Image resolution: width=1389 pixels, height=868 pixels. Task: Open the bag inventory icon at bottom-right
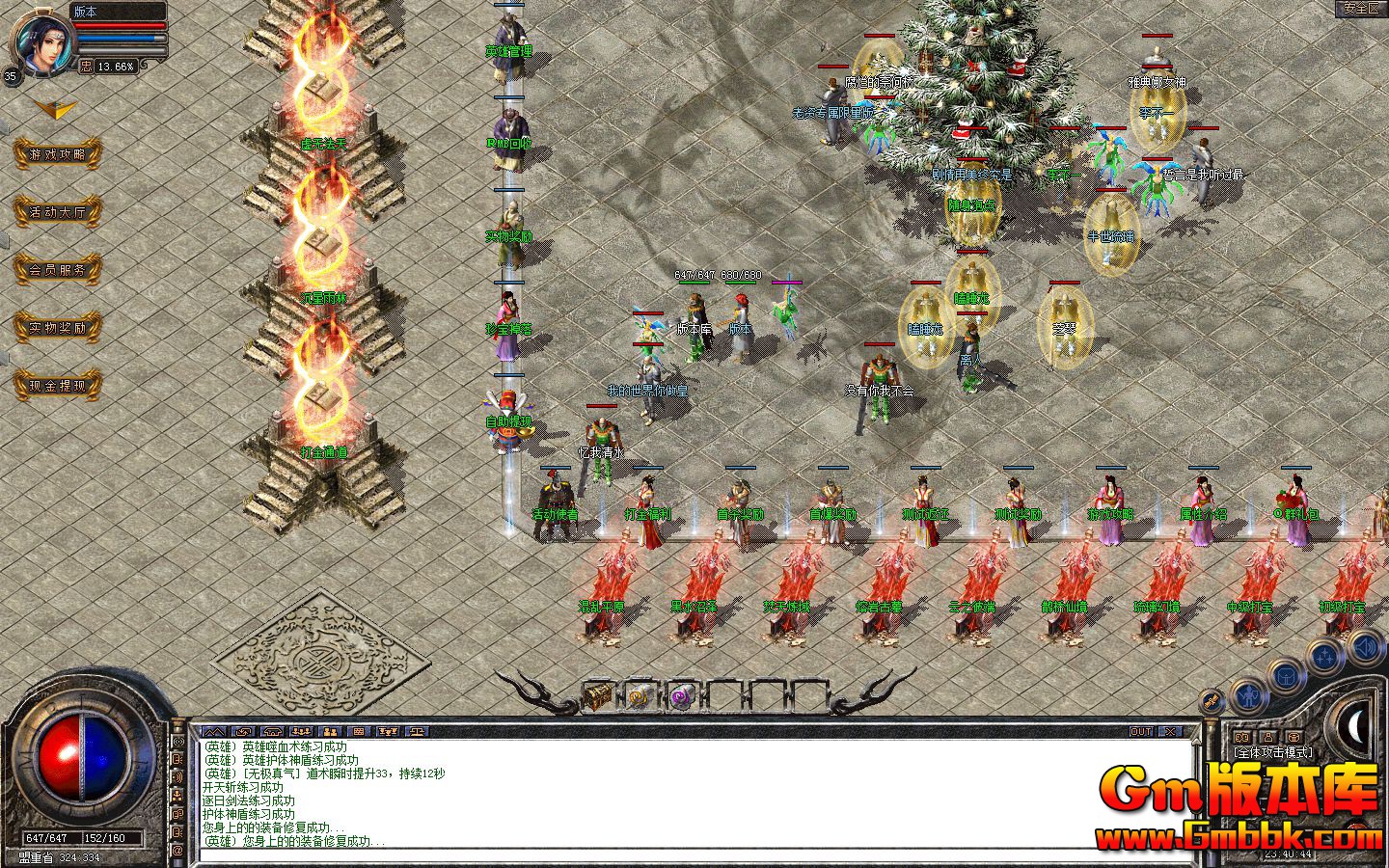point(1287,675)
